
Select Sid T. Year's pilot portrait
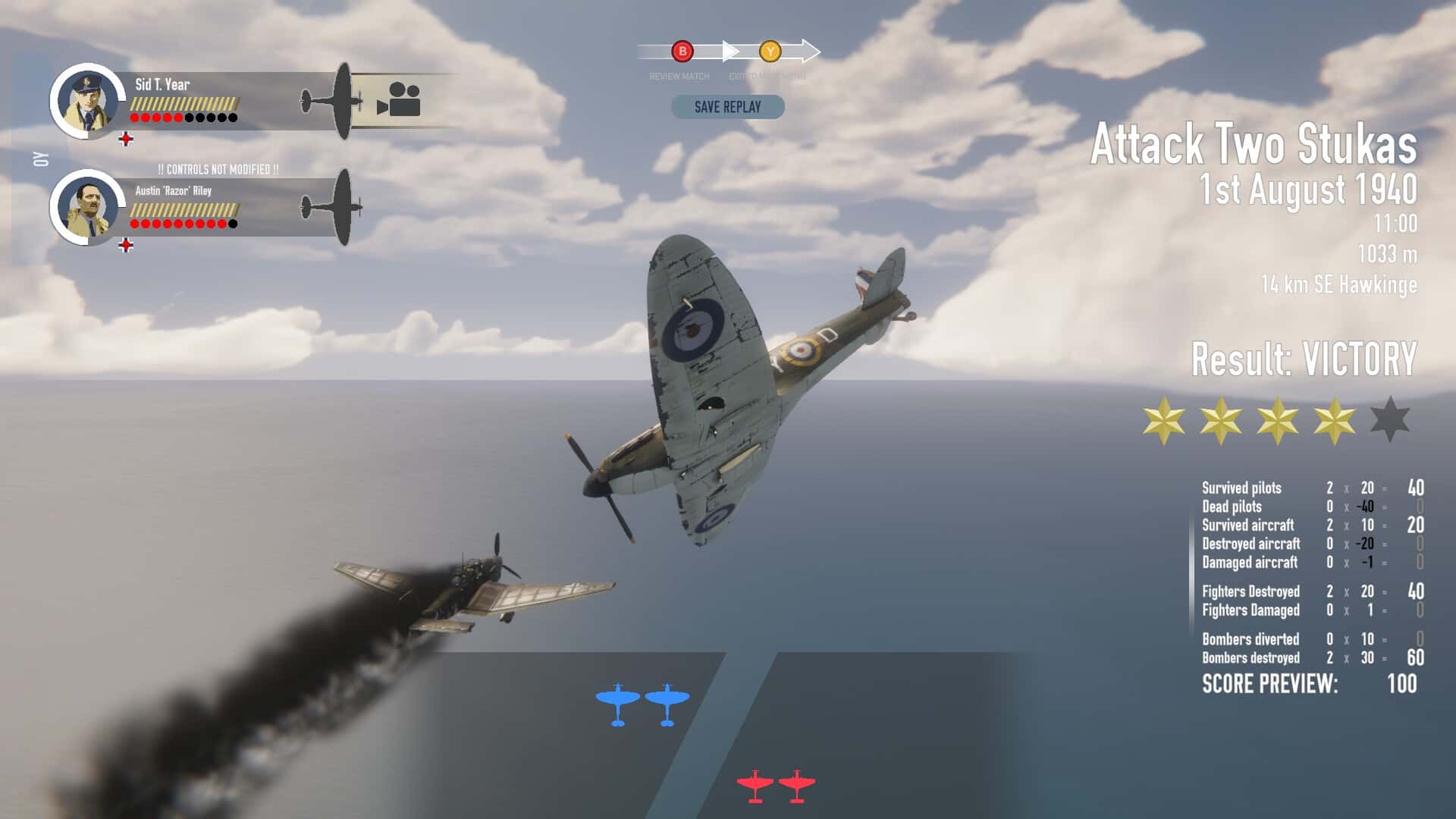click(x=87, y=99)
